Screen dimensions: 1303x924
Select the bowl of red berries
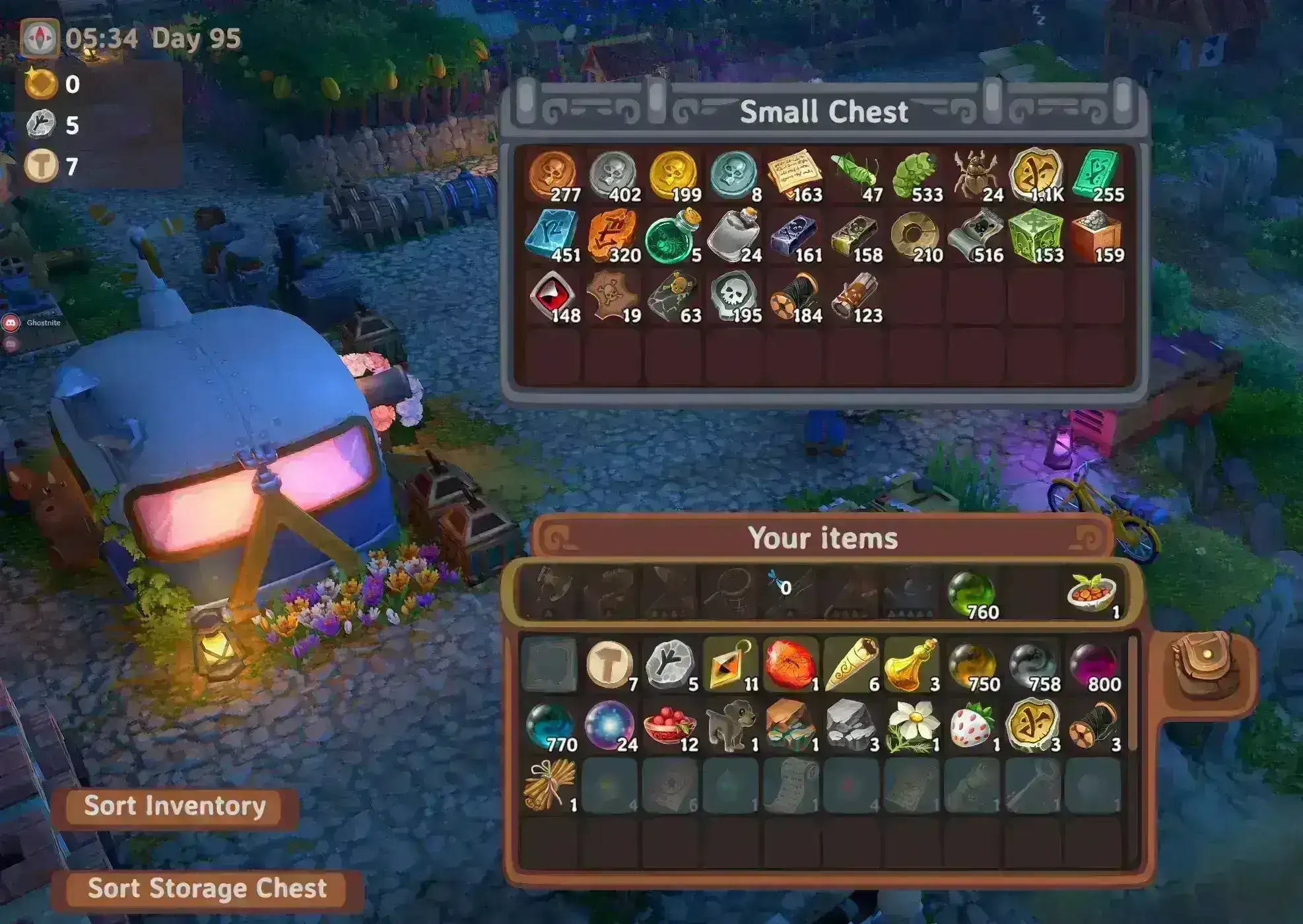[669, 726]
